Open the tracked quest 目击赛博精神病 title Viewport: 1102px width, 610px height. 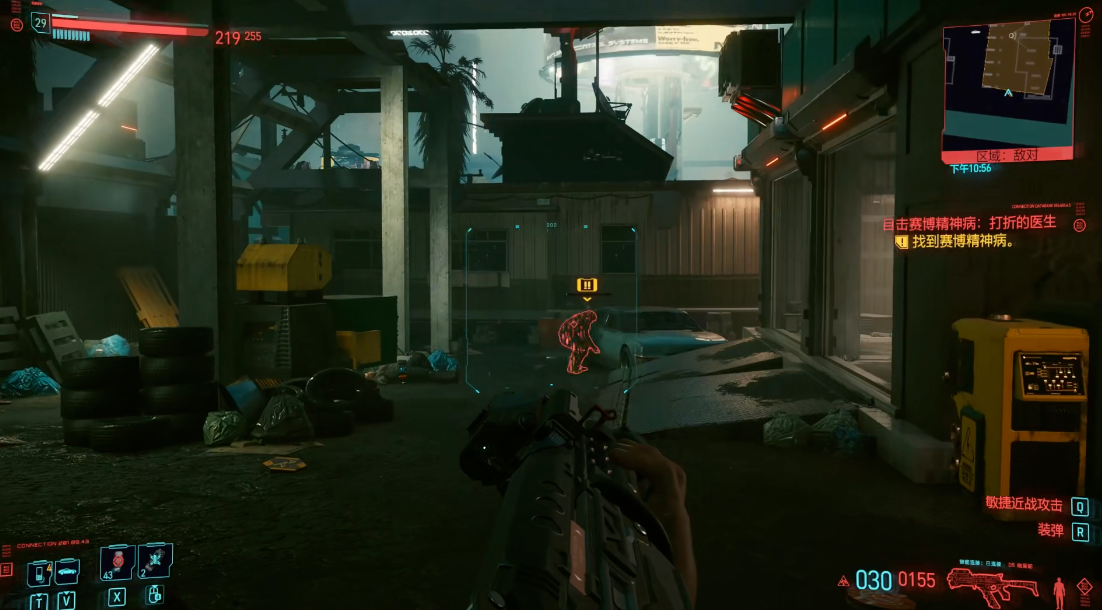(969, 222)
